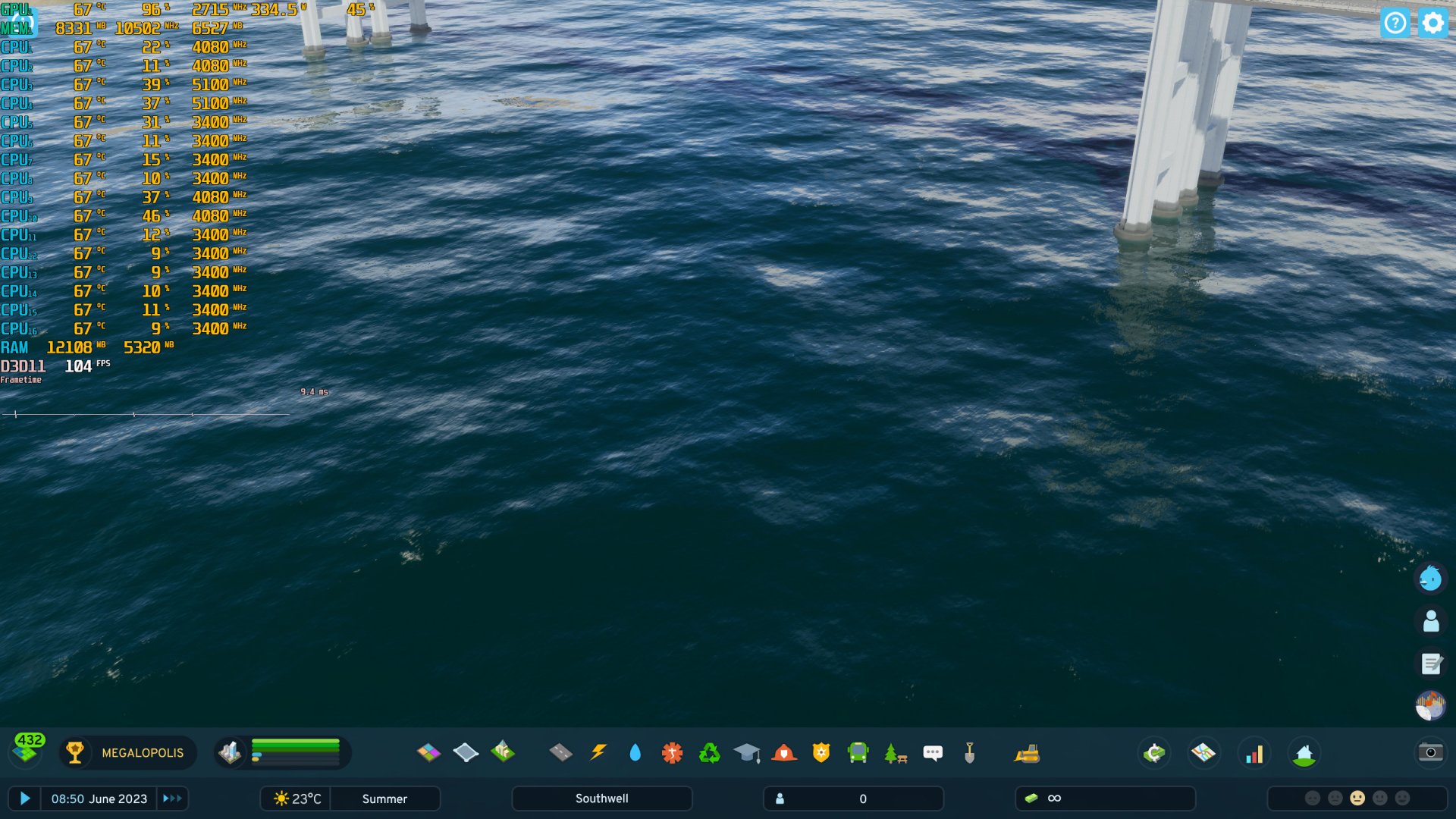Open the Economy panel with the money icon
Image resolution: width=1456 pixels, height=819 pixels.
tap(1154, 753)
